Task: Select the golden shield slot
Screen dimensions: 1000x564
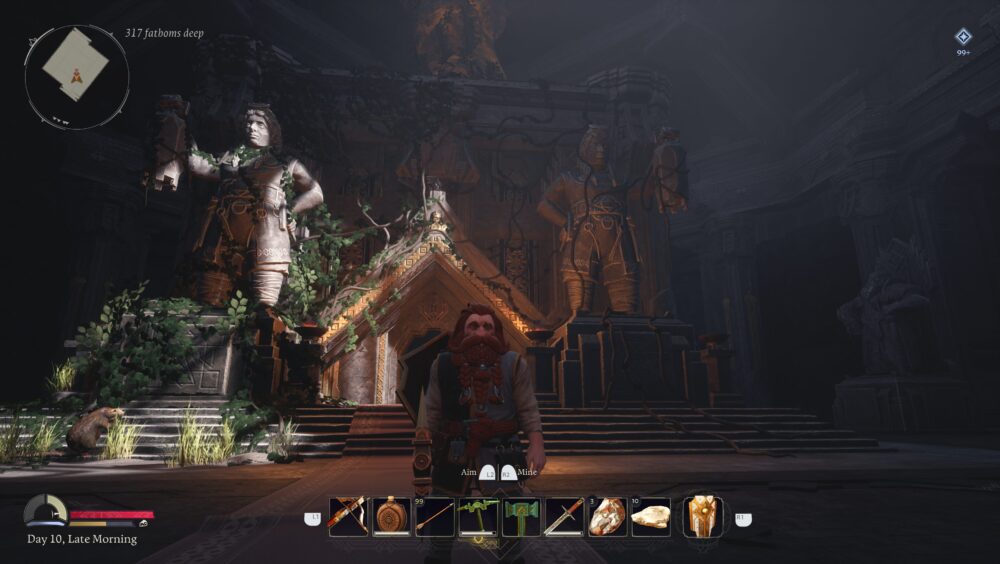Action: tap(703, 517)
